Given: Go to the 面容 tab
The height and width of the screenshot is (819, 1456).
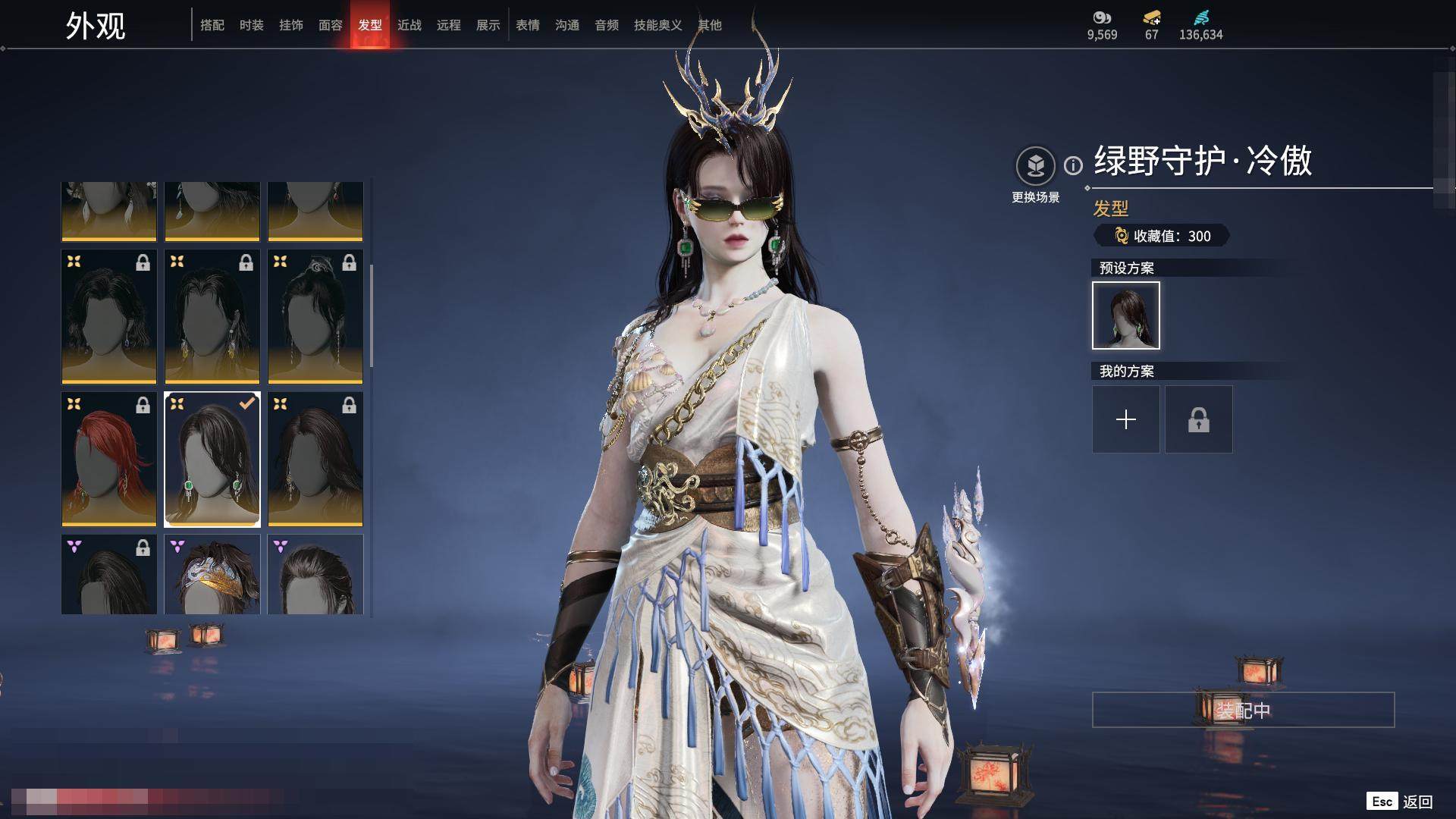Looking at the screenshot, I should 331,25.
